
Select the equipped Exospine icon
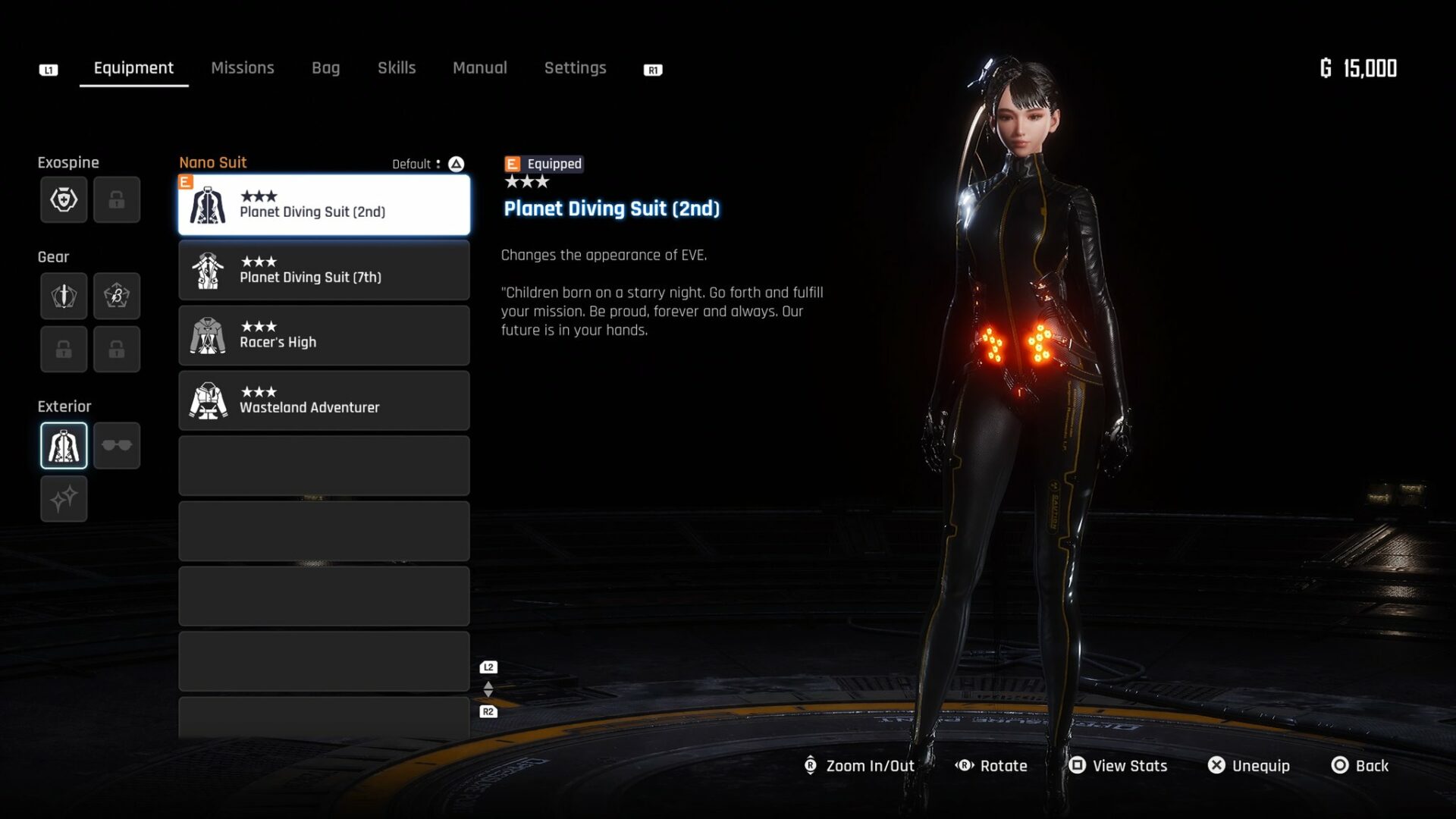(x=64, y=199)
